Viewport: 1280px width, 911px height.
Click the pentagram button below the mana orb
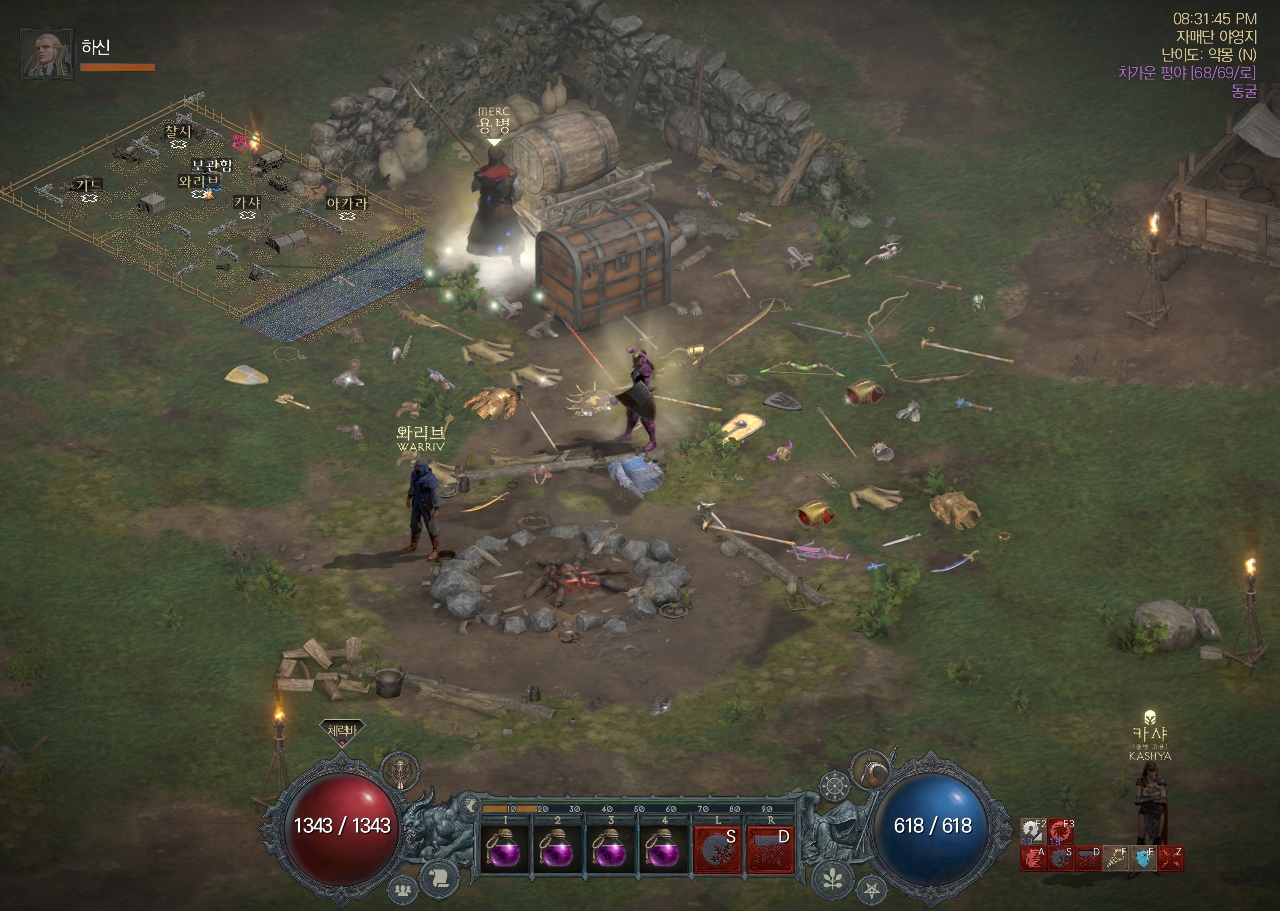pos(871,888)
